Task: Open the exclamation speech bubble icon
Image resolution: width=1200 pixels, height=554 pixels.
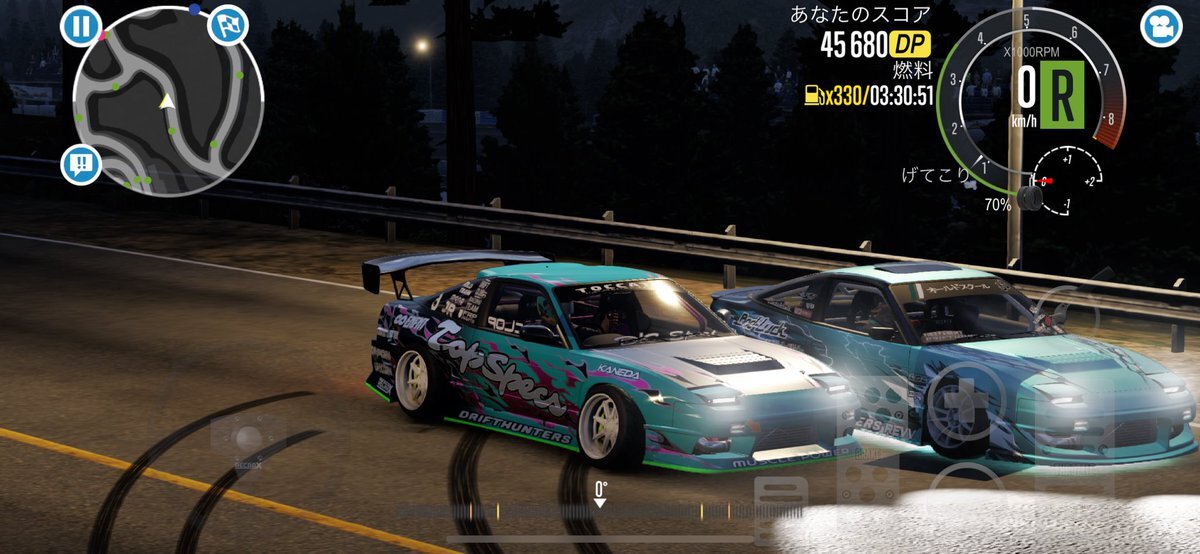Action: (x=81, y=164)
